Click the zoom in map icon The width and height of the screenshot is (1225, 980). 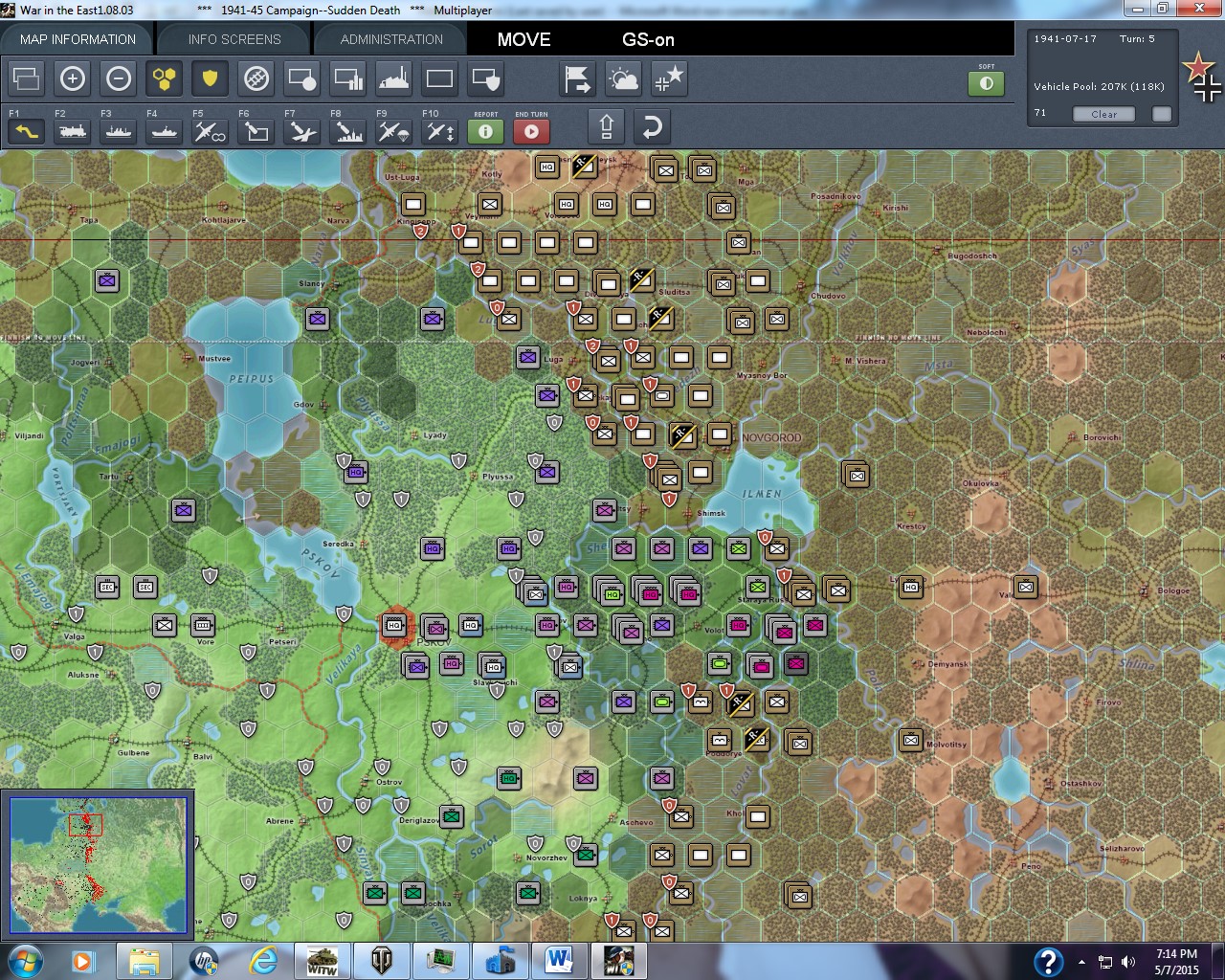click(x=73, y=78)
